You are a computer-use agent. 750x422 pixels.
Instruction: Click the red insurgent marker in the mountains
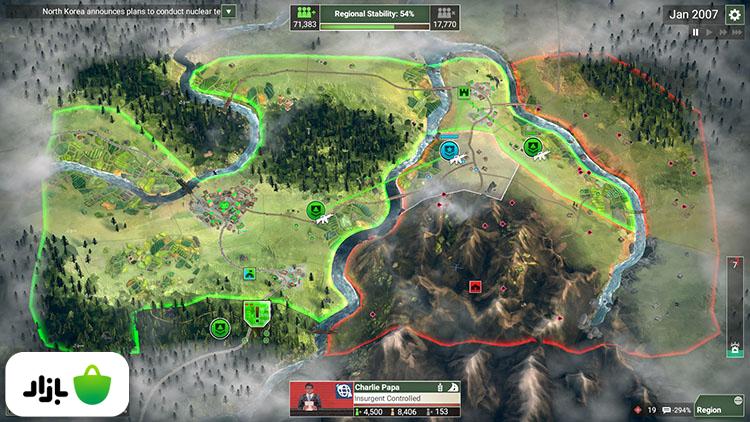click(475, 286)
